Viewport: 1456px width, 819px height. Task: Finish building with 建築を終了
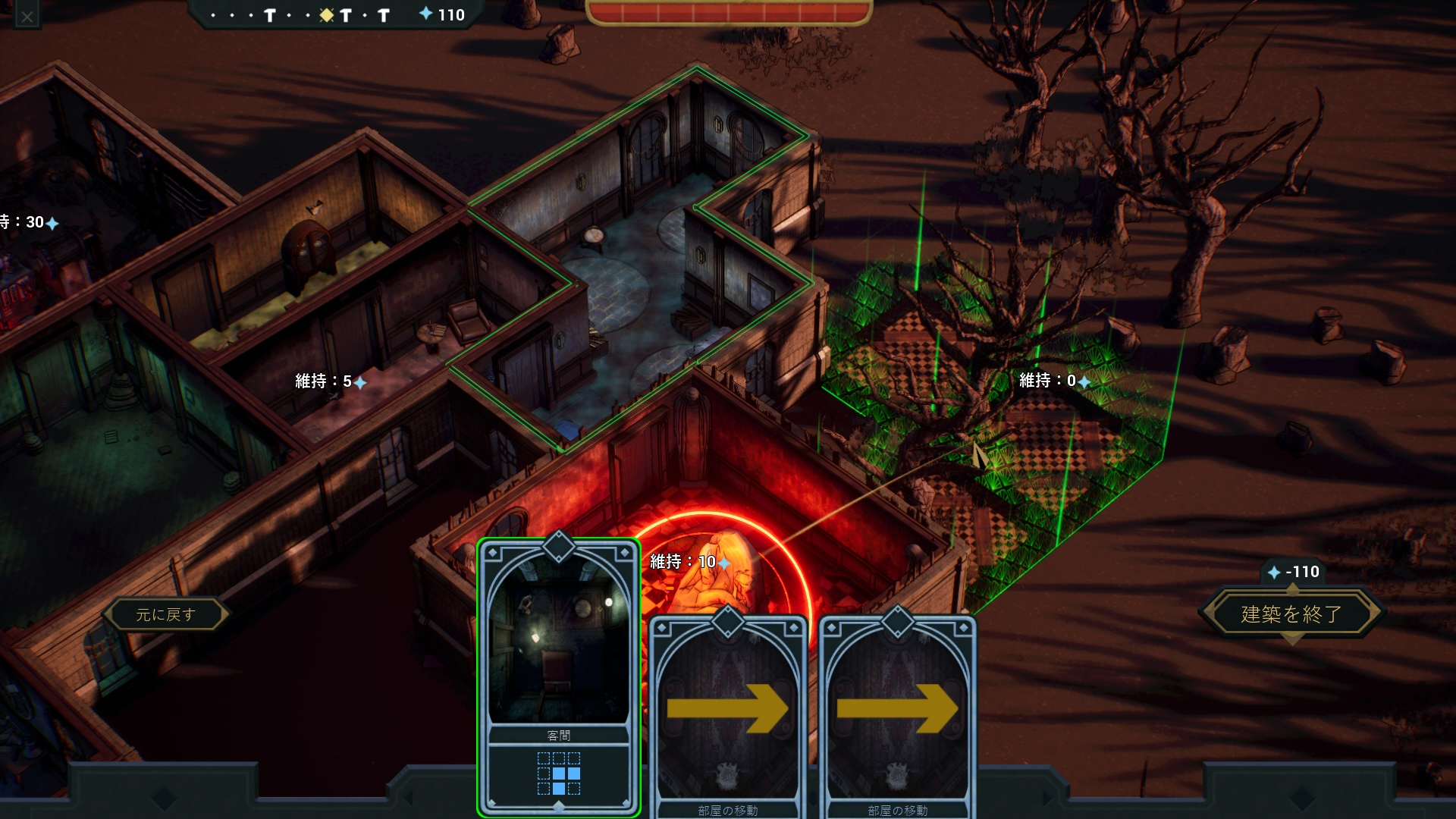click(1291, 613)
